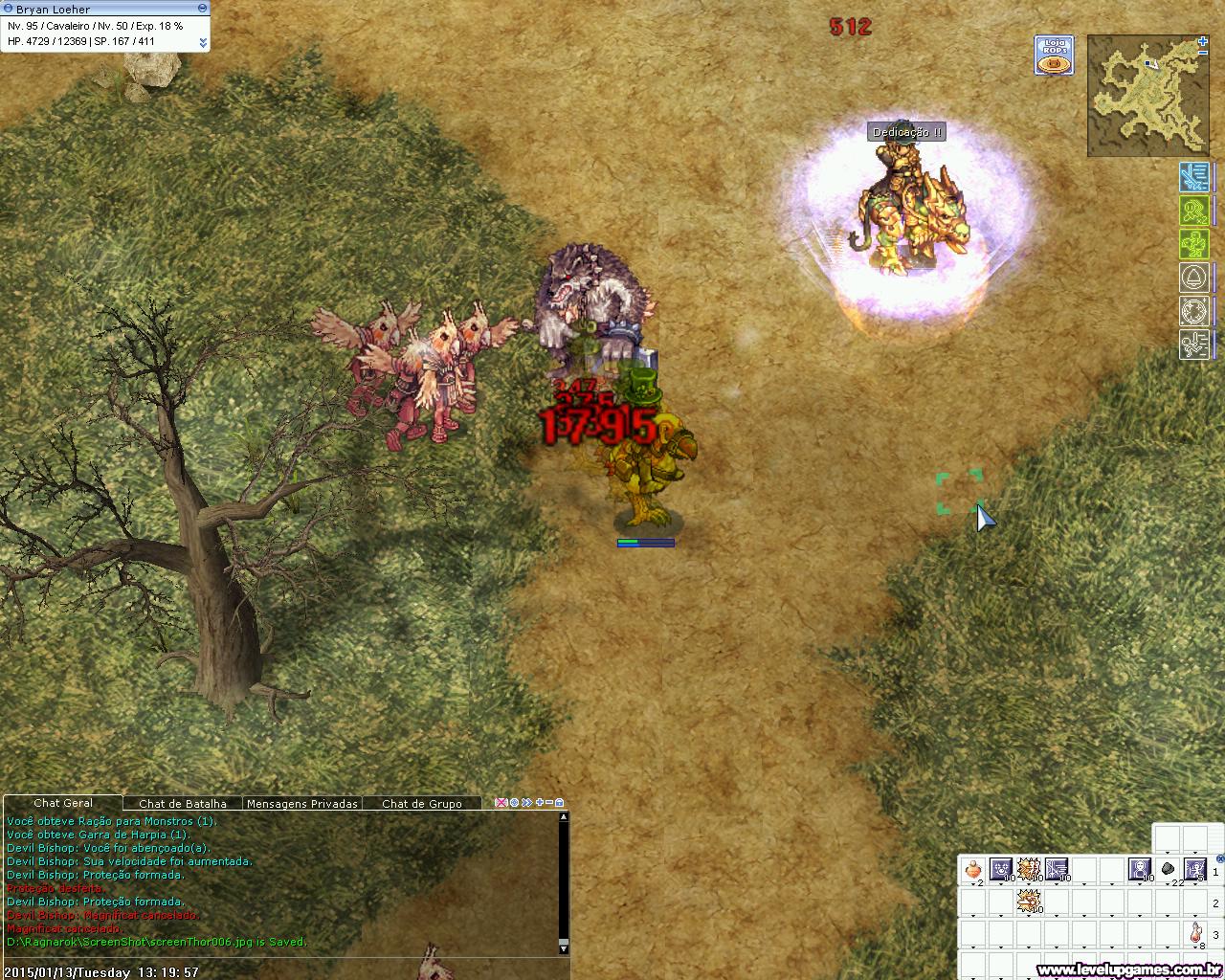The height and width of the screenshot is (980, 1225).
Task: Click the bell status icon on sidebar
Action: (x=1193, y=278)
